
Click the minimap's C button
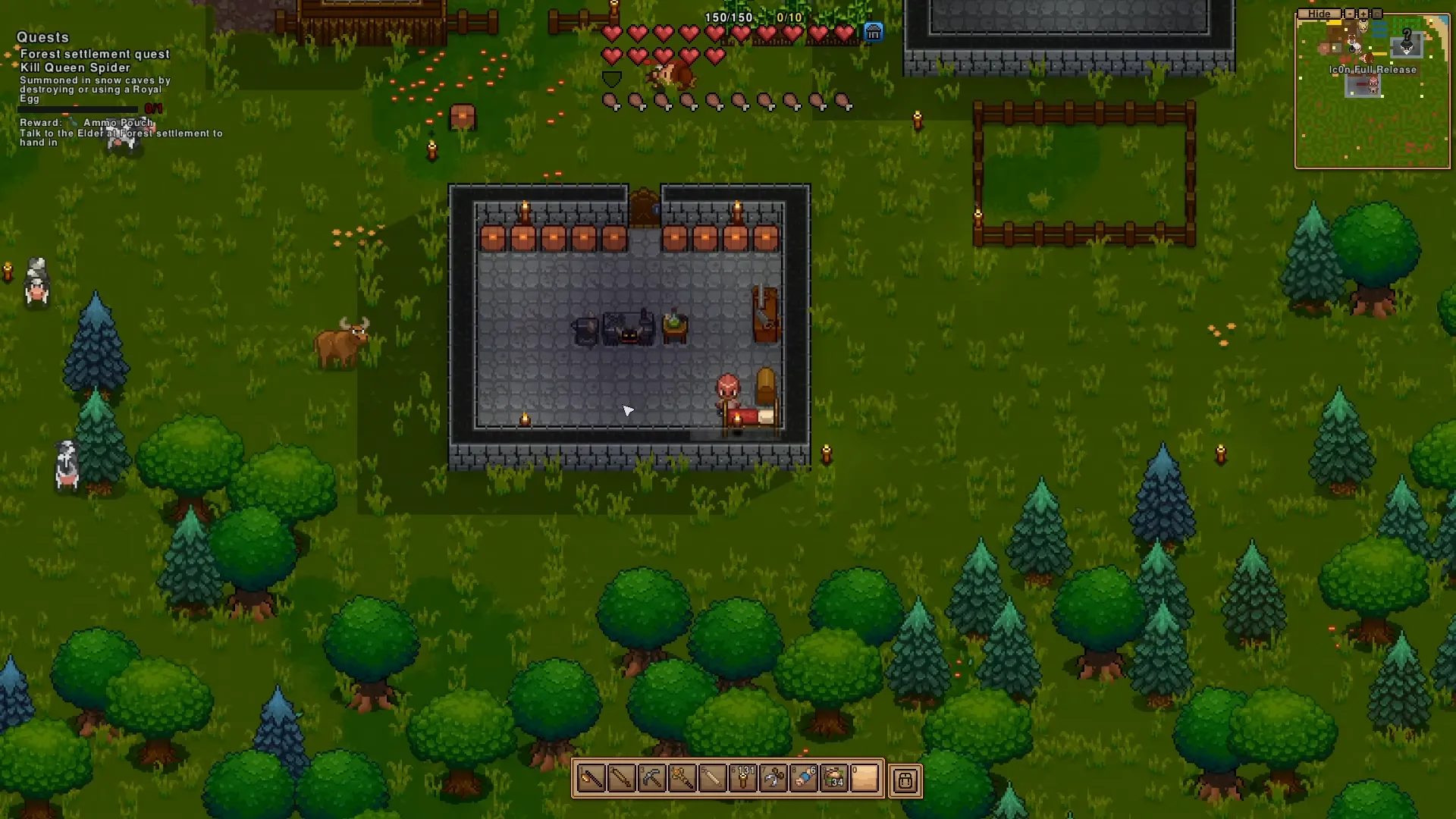point(1377,14)
